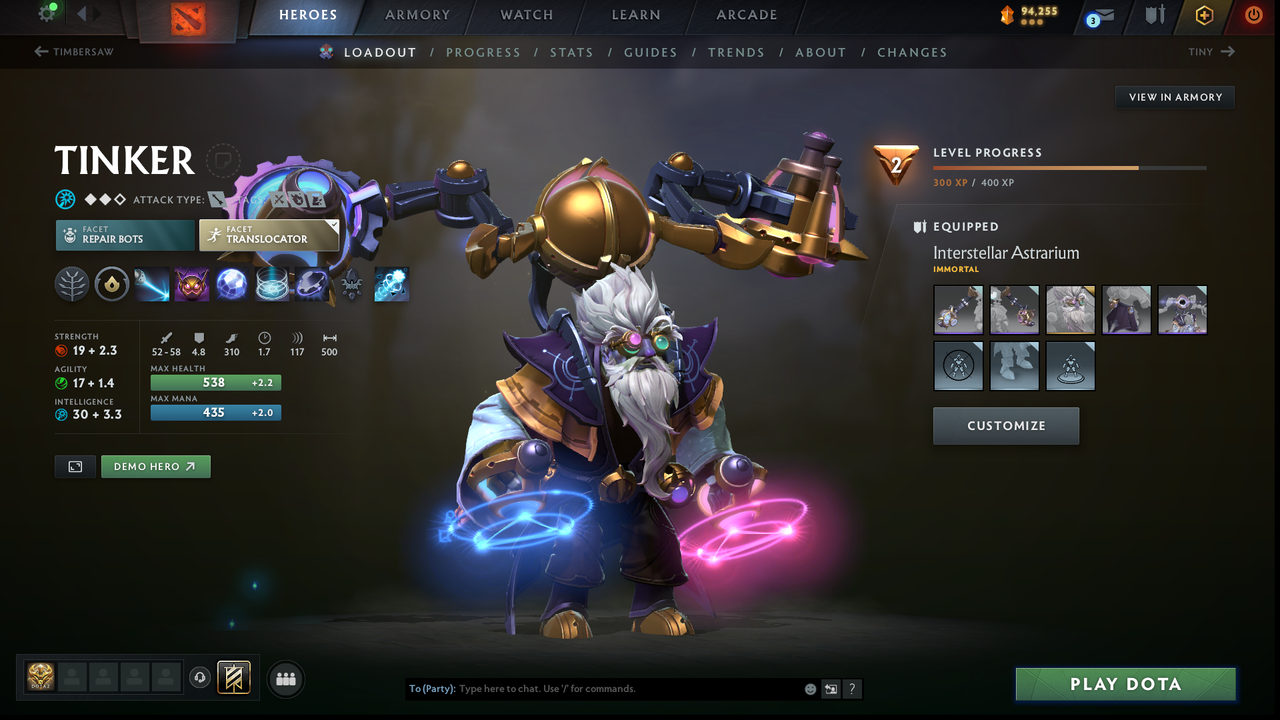Open the first Interstellar Astrarium item thumbnail
Viewport: 1280px width, 720px height.
958,309
